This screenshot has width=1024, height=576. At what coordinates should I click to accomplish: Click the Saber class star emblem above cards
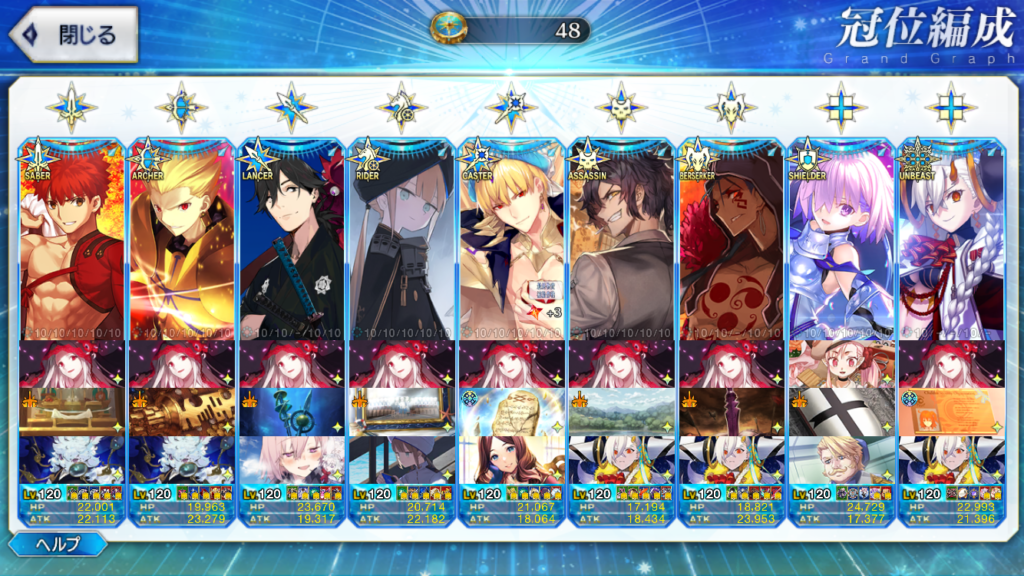click(71, 107)
